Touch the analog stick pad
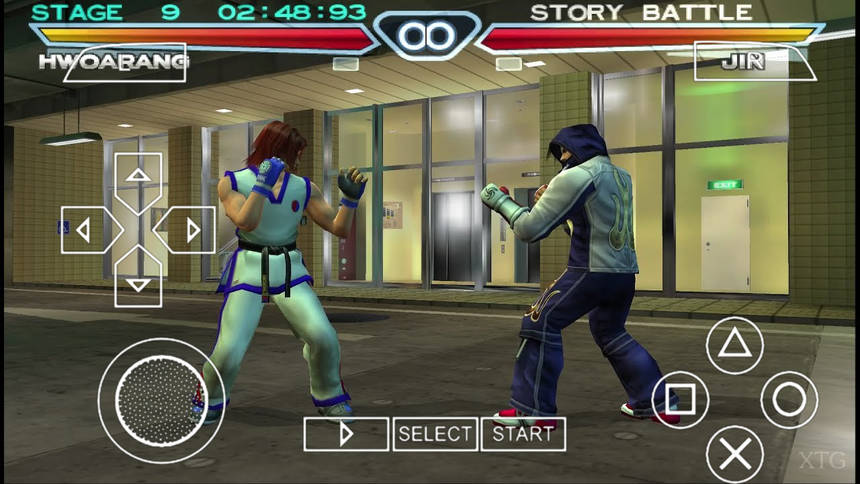Viewport: 860px width, 484px height. (x=160, y=400)
